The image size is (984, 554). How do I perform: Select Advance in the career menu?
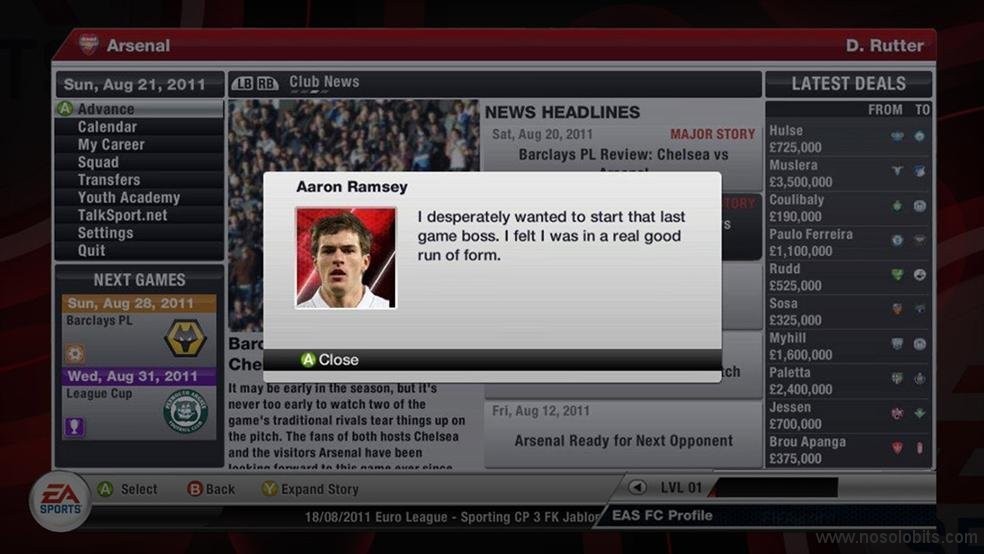[106, 109]
